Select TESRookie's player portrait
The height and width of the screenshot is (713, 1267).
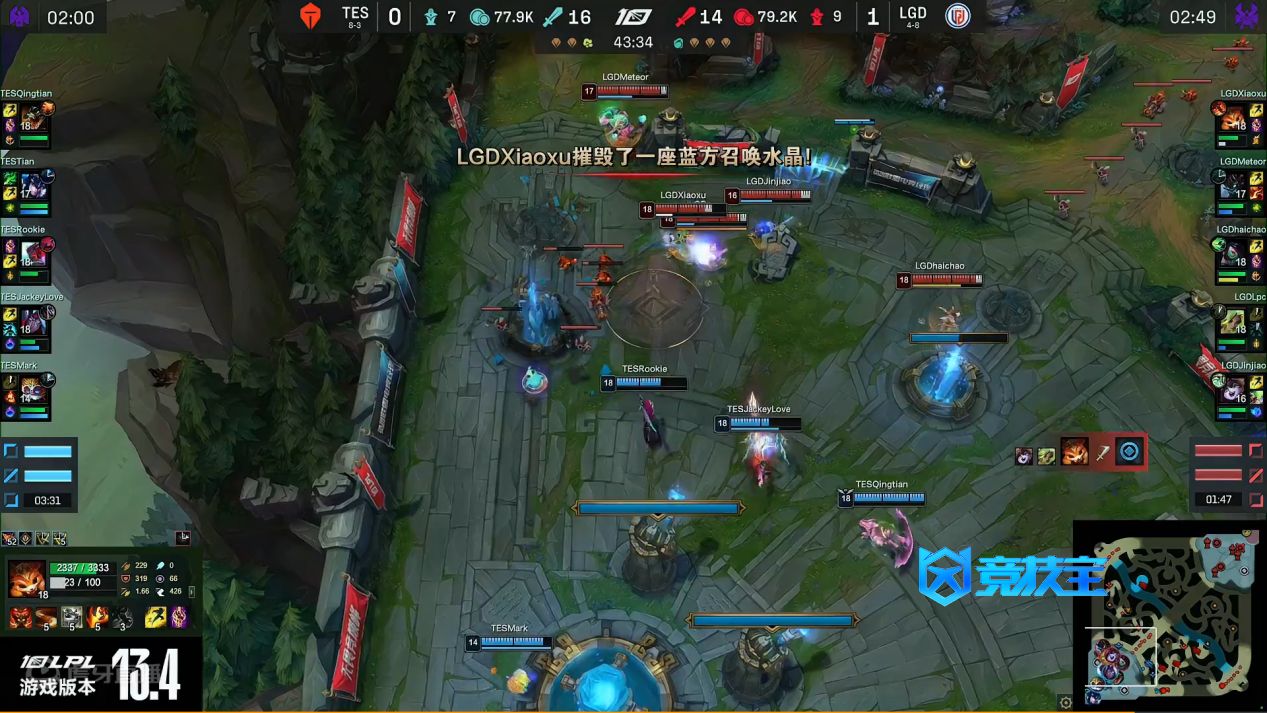coord(34,254)
